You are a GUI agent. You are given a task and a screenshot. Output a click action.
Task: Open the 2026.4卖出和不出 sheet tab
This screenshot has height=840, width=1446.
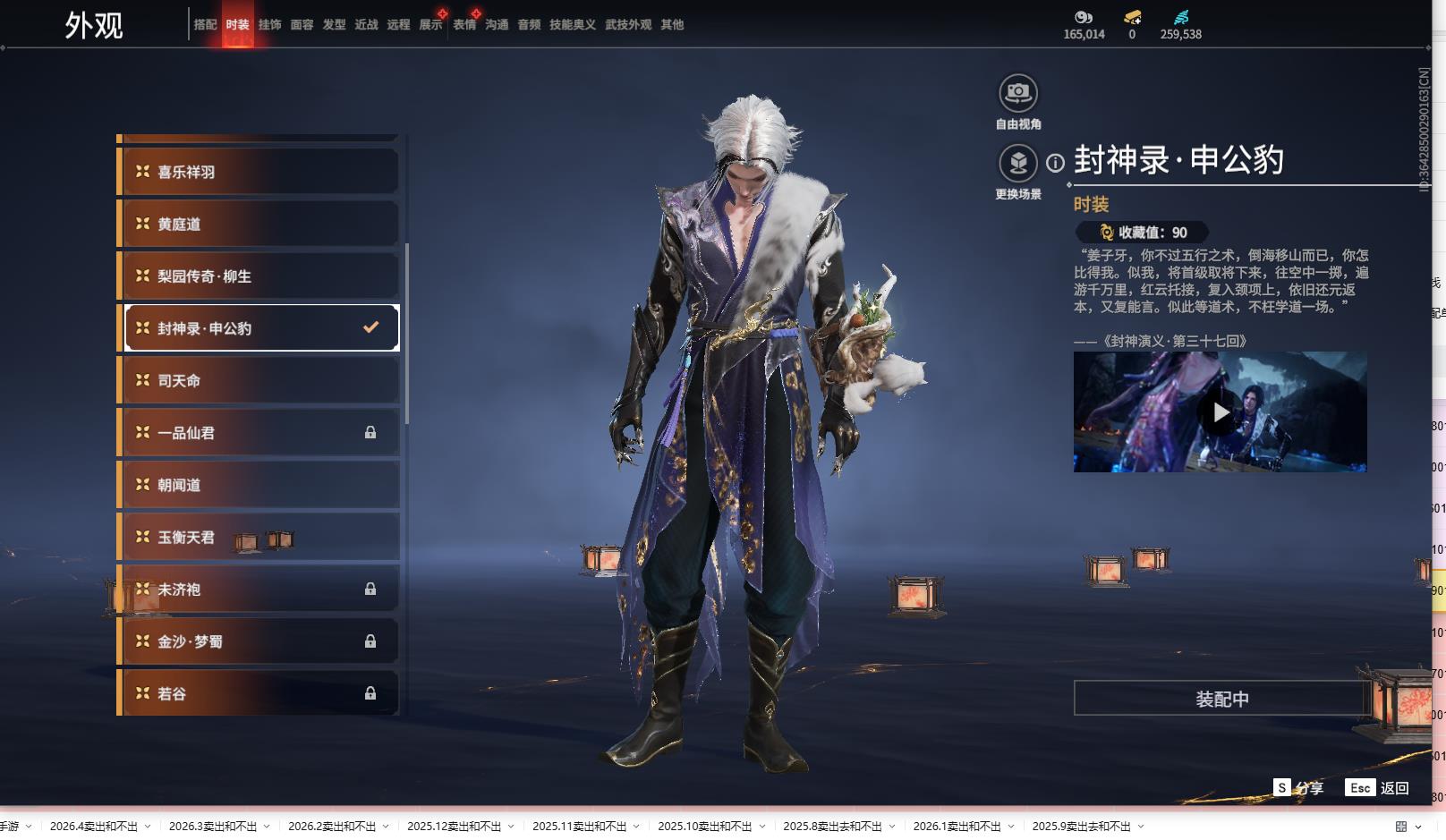pos(94,827)
